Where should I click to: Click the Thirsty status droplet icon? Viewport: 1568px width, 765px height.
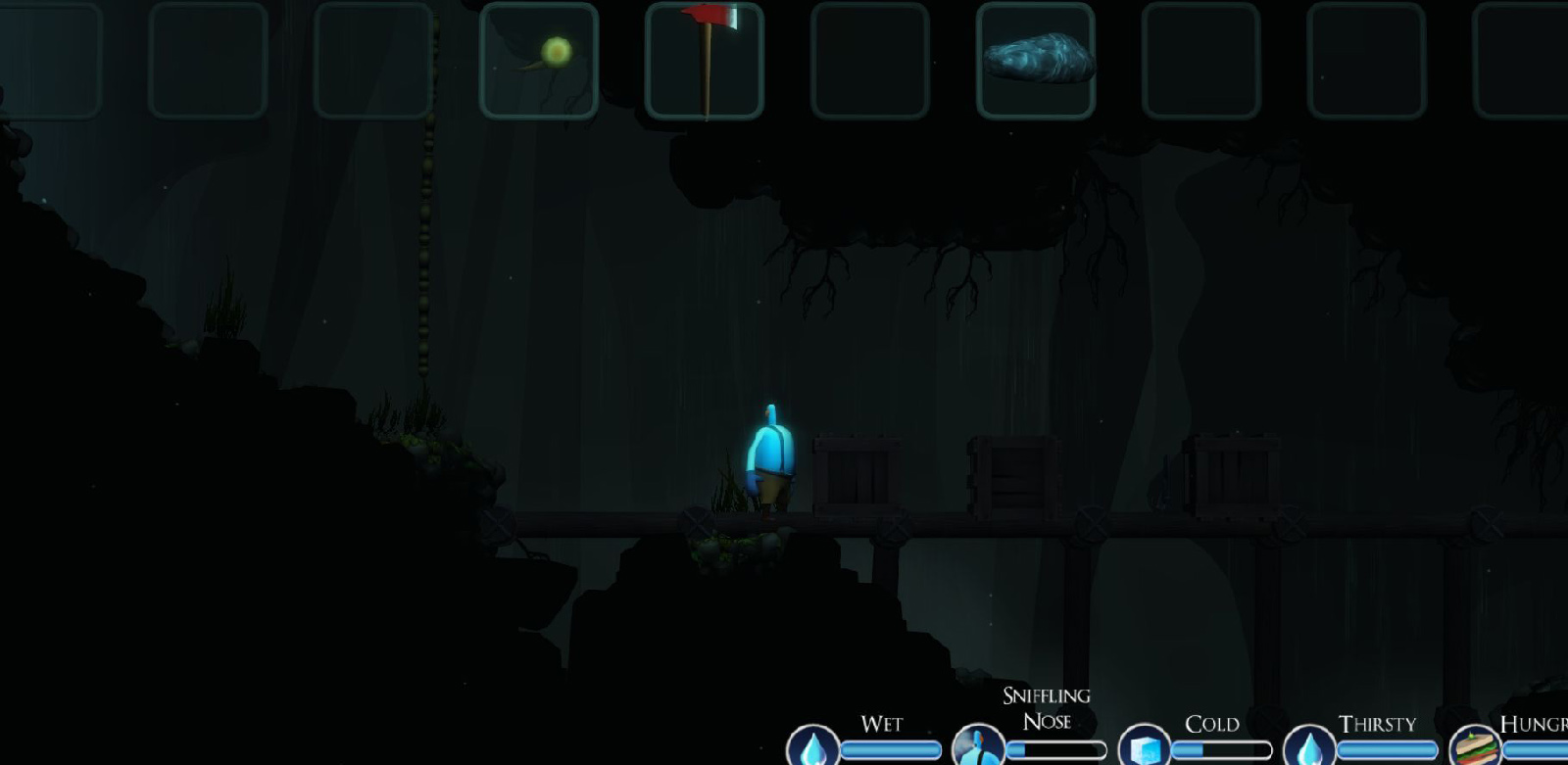1309,748
